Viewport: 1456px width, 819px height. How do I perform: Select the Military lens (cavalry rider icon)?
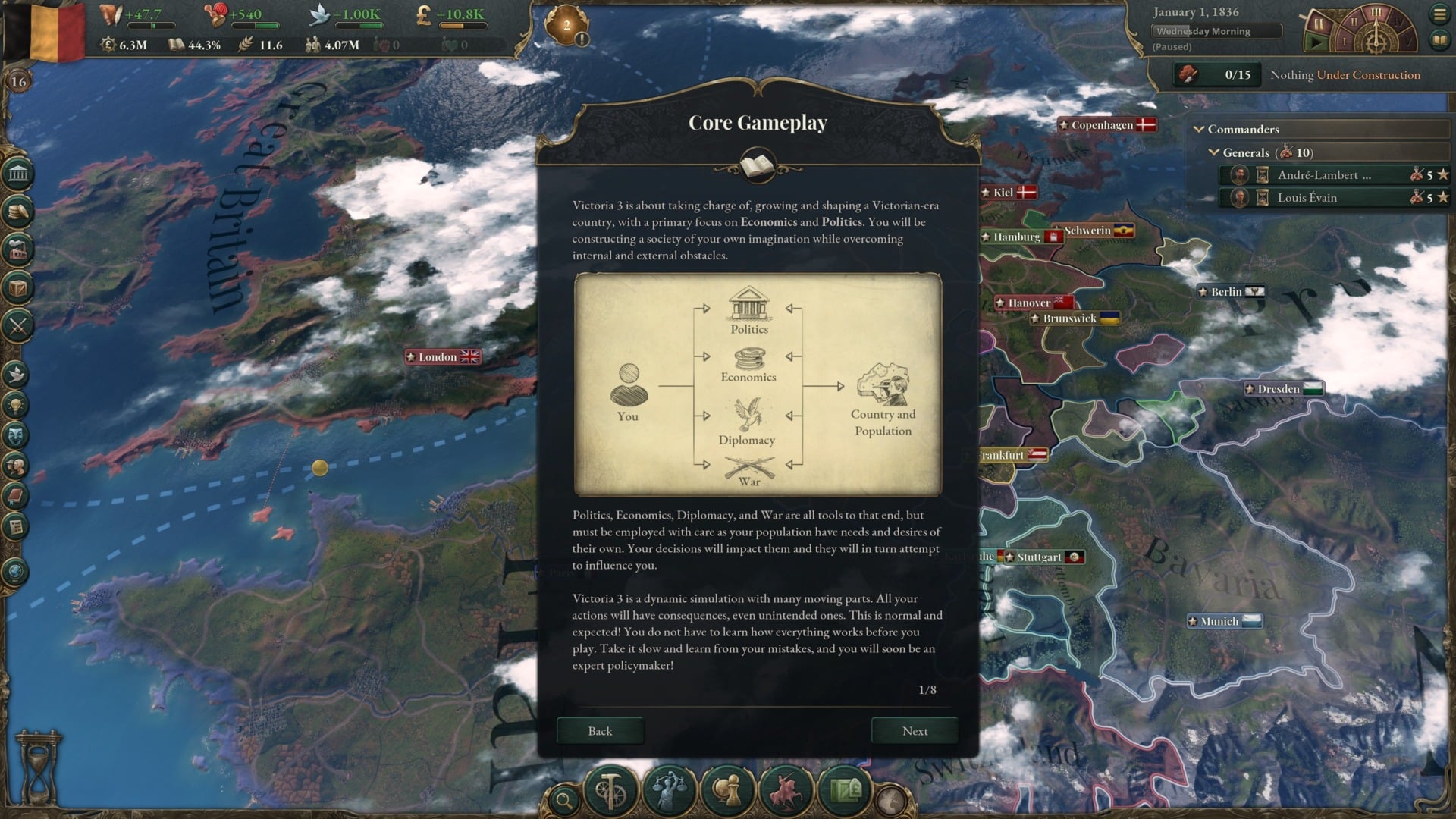[784, 791]
